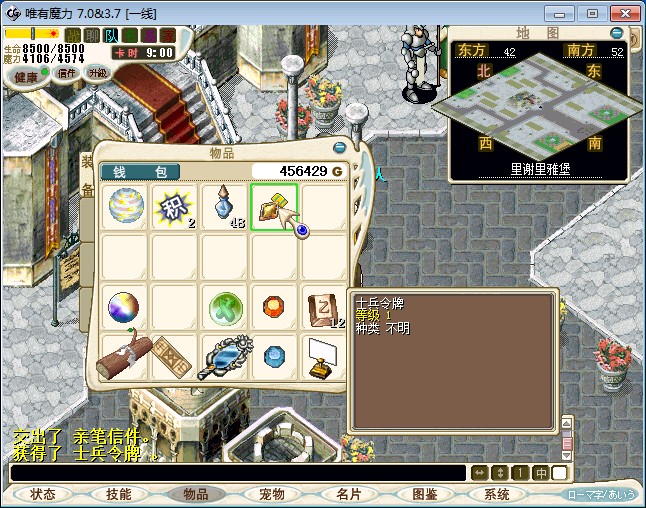Screen dimensions: 646x508
Task: Open the 信件 mail button
Action: point(67,73)
